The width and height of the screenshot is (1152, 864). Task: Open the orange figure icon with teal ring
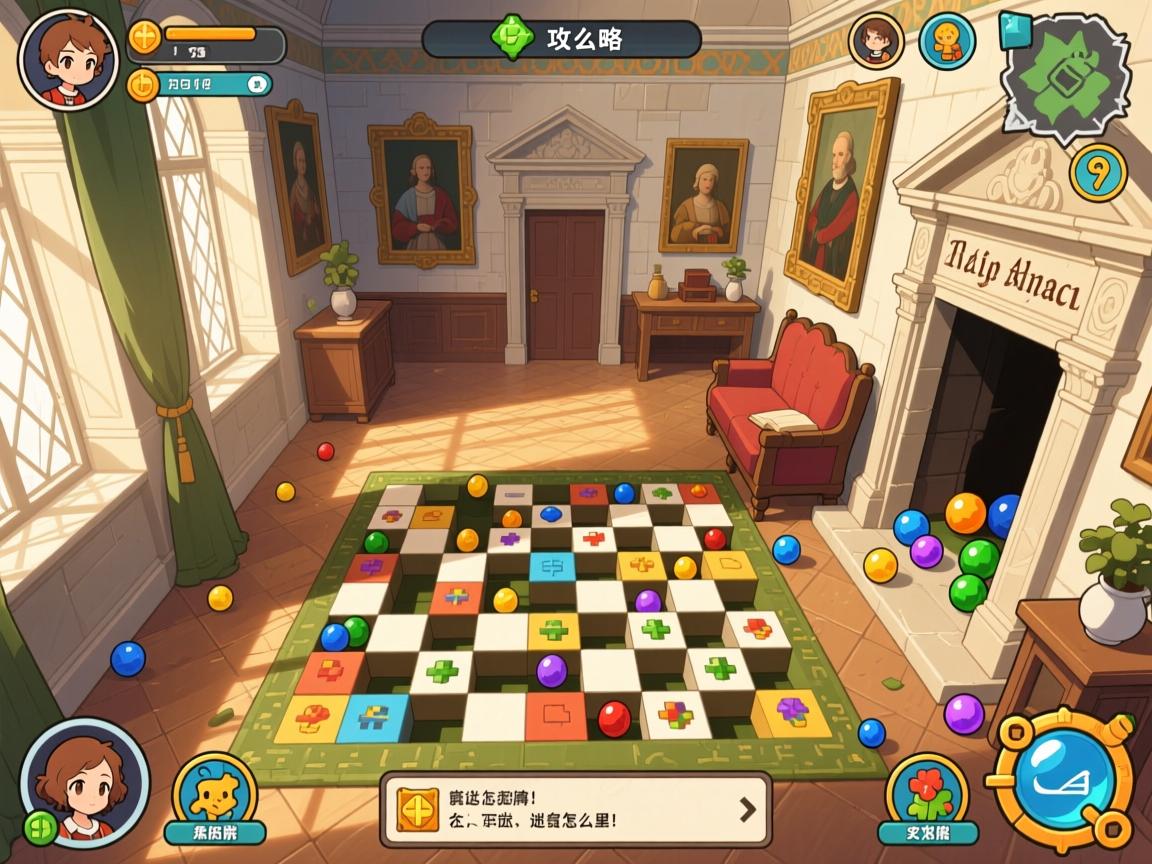(x=946, y=41)
